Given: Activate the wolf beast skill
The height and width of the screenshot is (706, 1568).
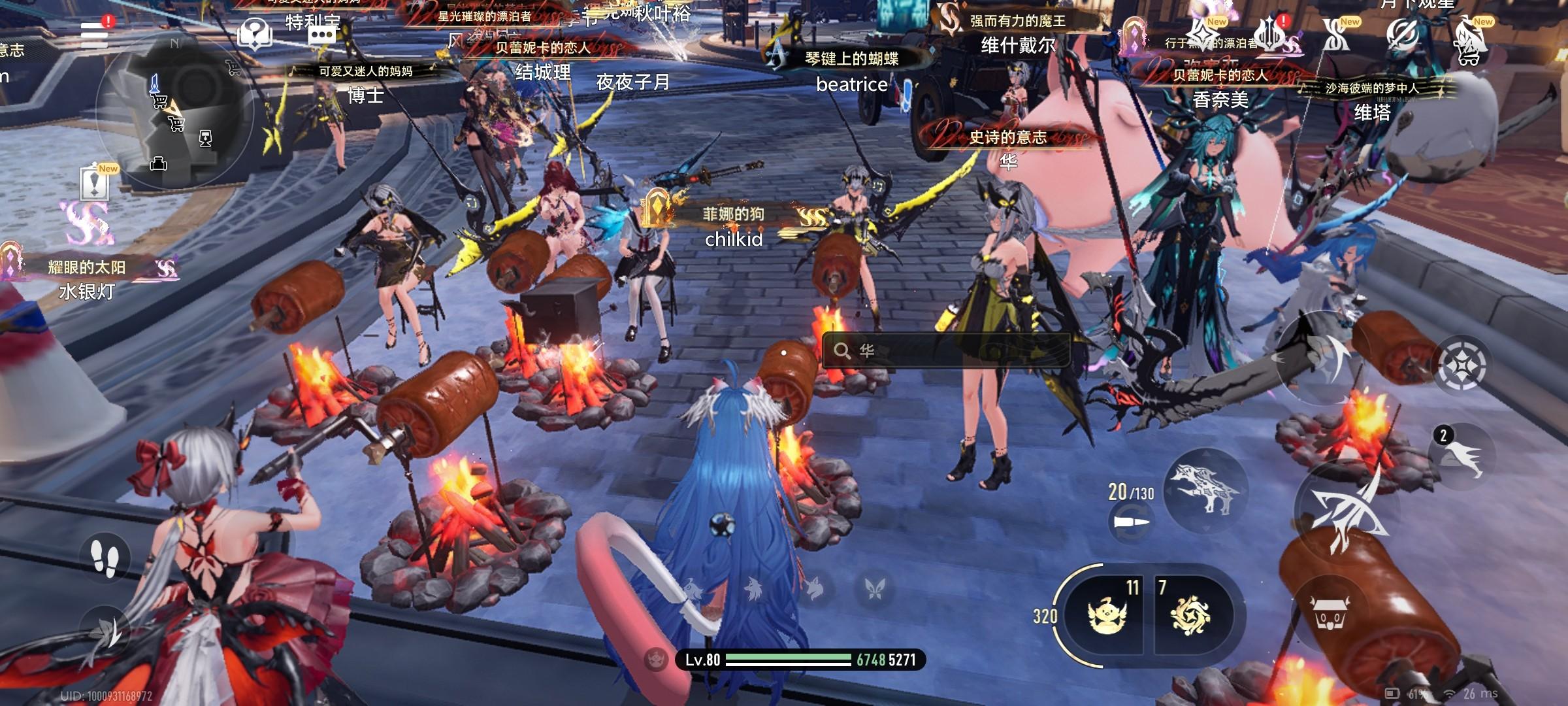Looking at the screenshot, I should coord(1205,488).
